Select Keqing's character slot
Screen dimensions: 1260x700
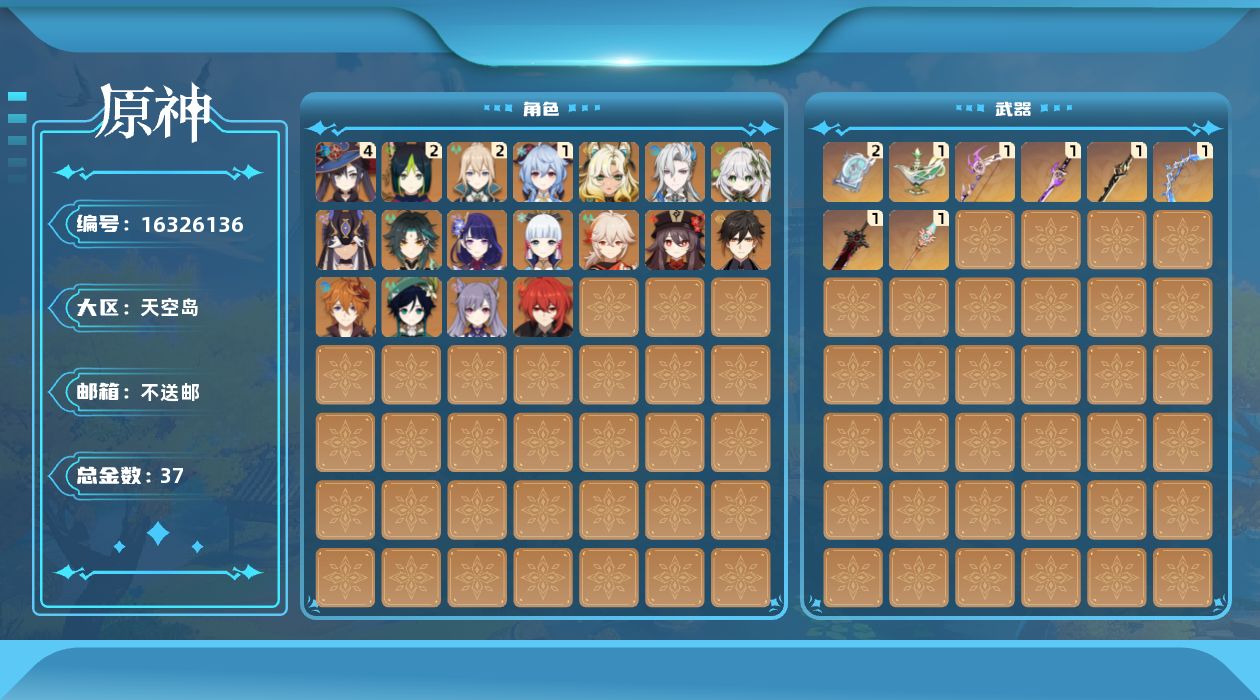[478, 307]
